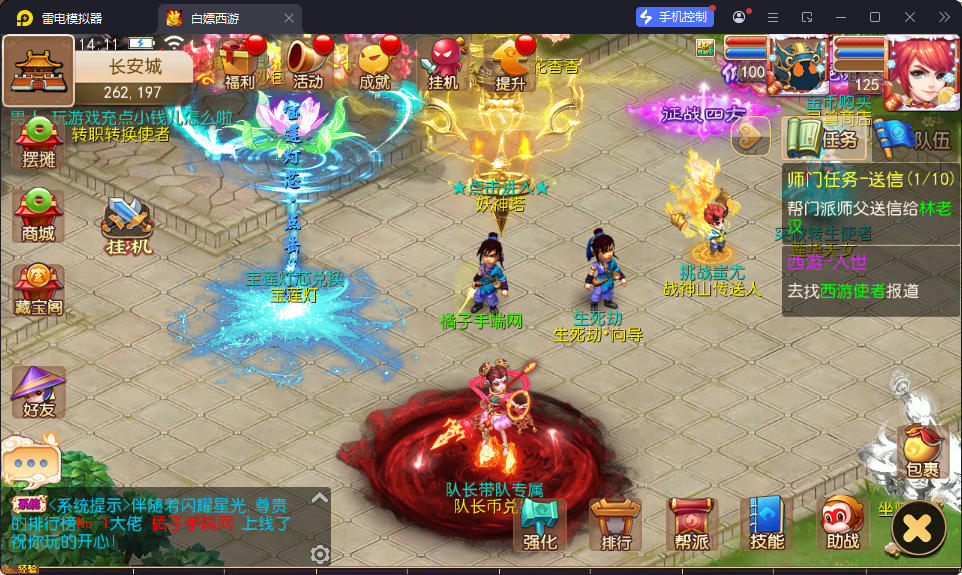Viewport: 962px width, 575px height.
Task: Open the 帮派 guild menu
Action: point(692,524)
